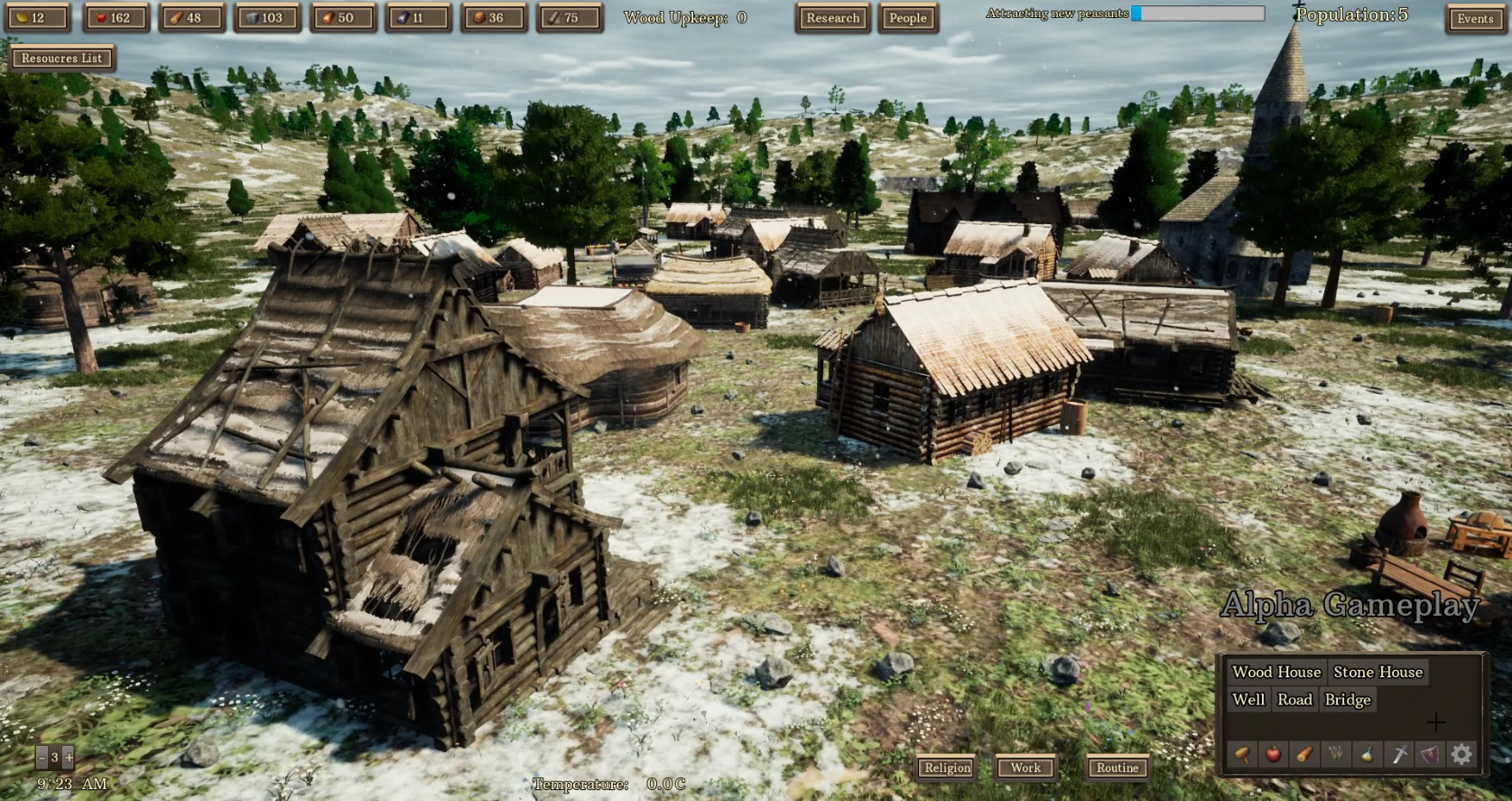This screenshot has height=801, width=1512.
Task: Open the potion flask category
Action: 1368,754
